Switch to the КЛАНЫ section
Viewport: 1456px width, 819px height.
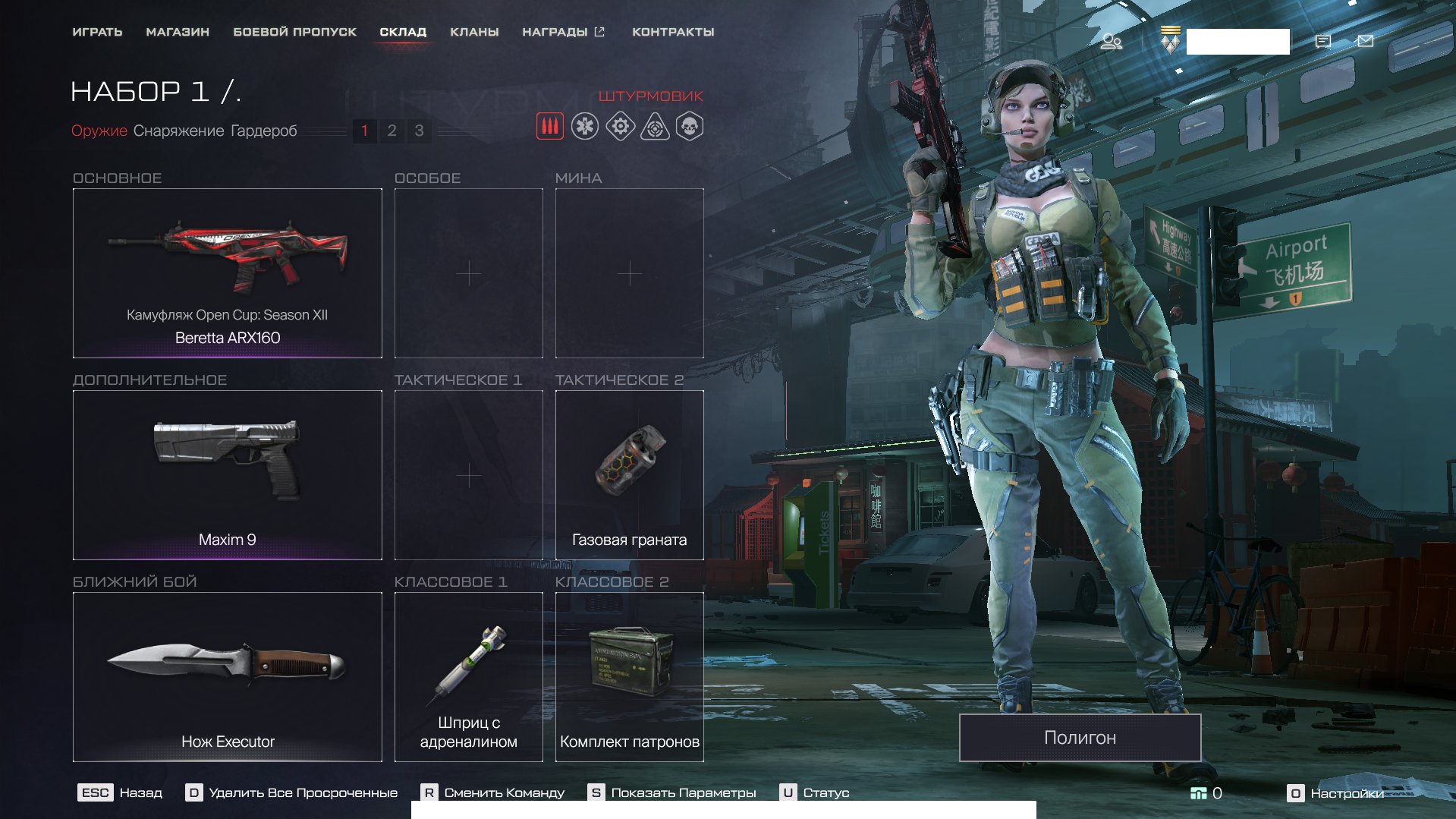pos(474,32)
